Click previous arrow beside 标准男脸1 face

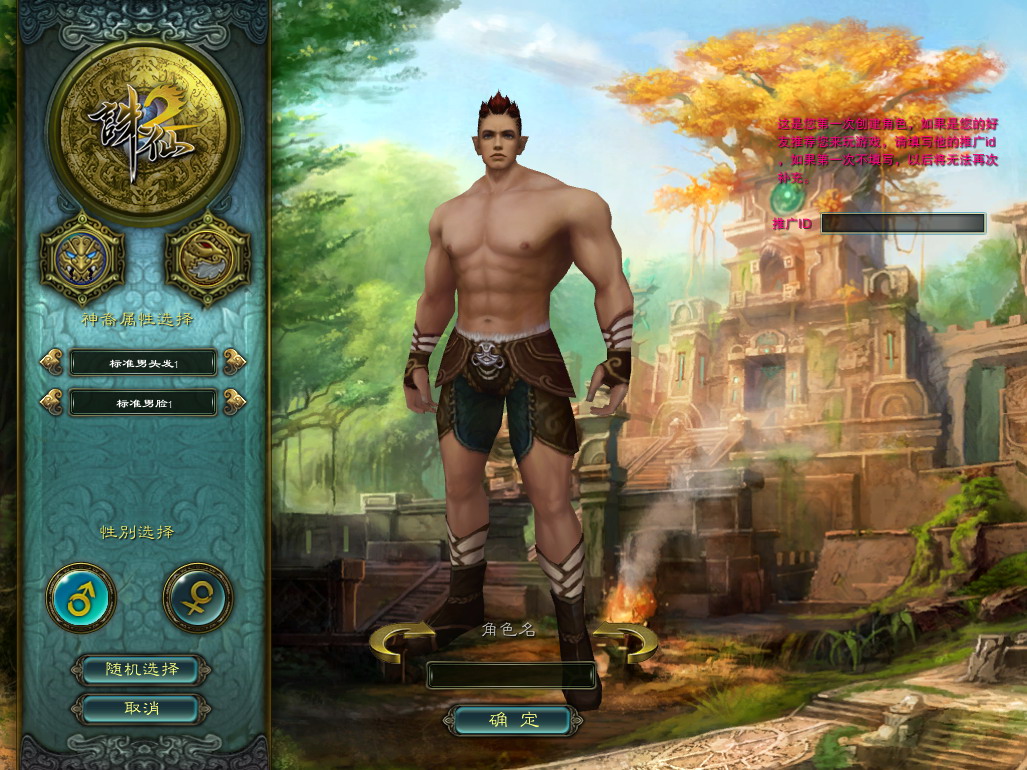coord(51,402)
